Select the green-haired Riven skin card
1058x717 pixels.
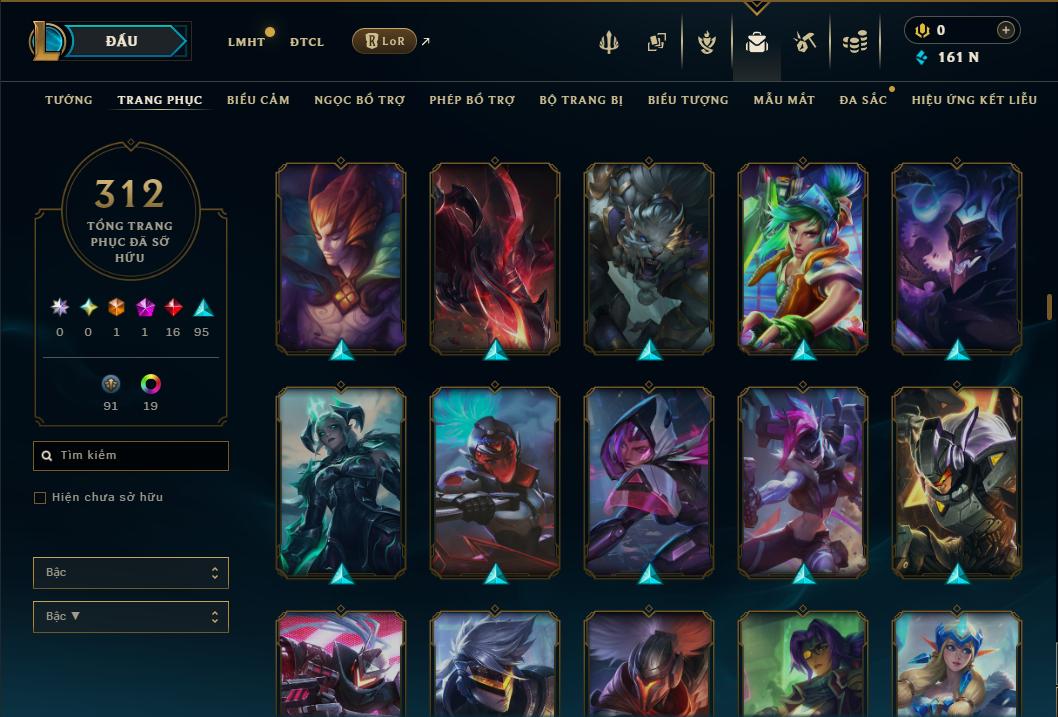point(803,258)
